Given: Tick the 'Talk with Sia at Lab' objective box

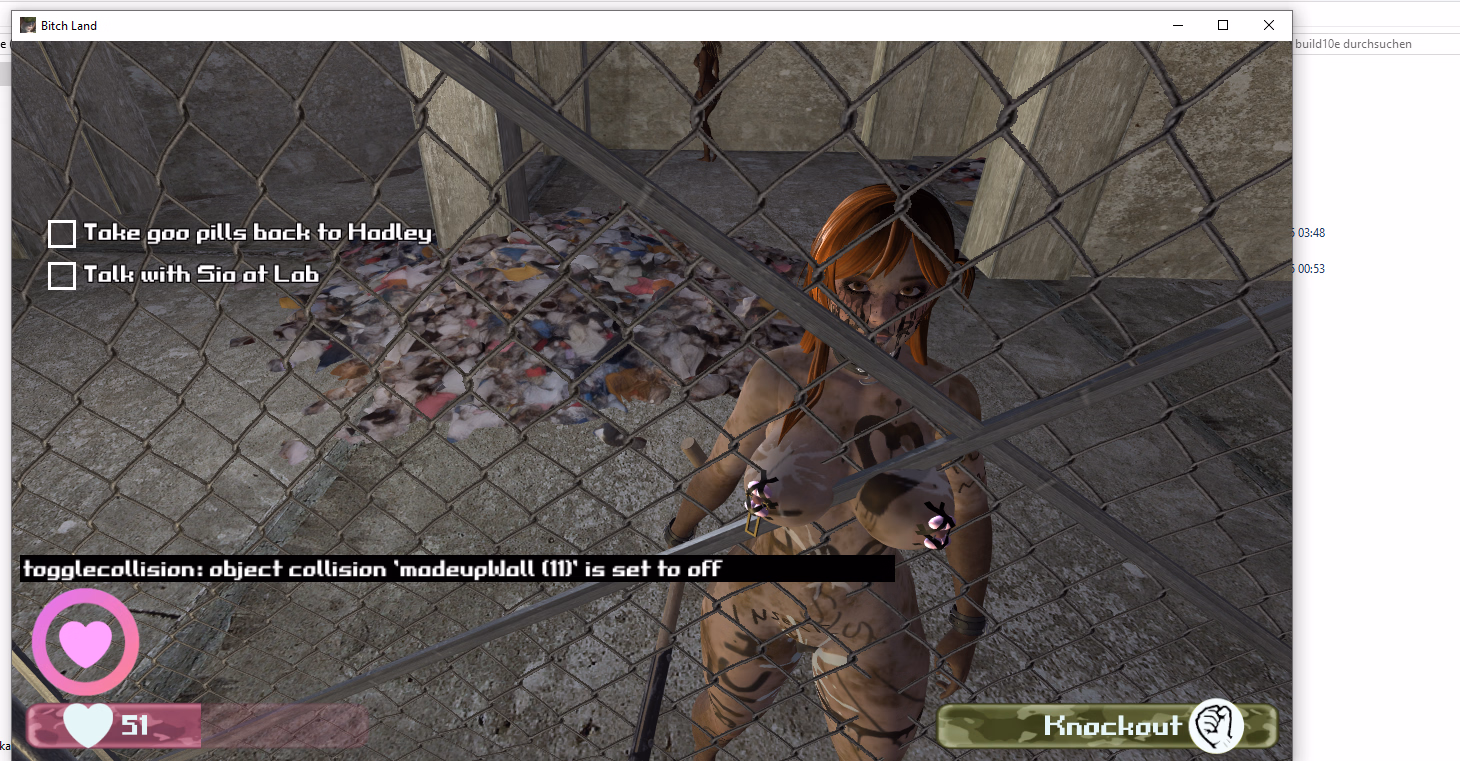Looking at the screenshot, I should [x=62, y=275].
